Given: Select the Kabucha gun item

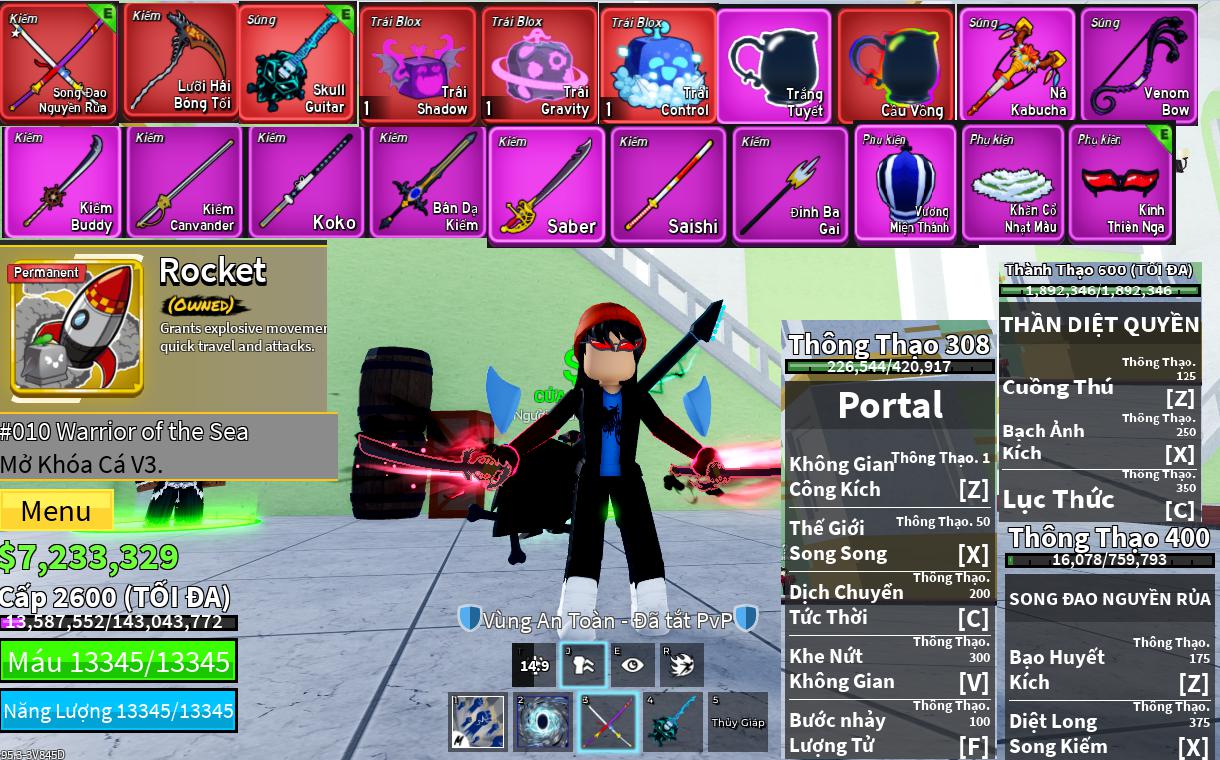Looking at the screenshot, I should click(x=1017, y=65).
